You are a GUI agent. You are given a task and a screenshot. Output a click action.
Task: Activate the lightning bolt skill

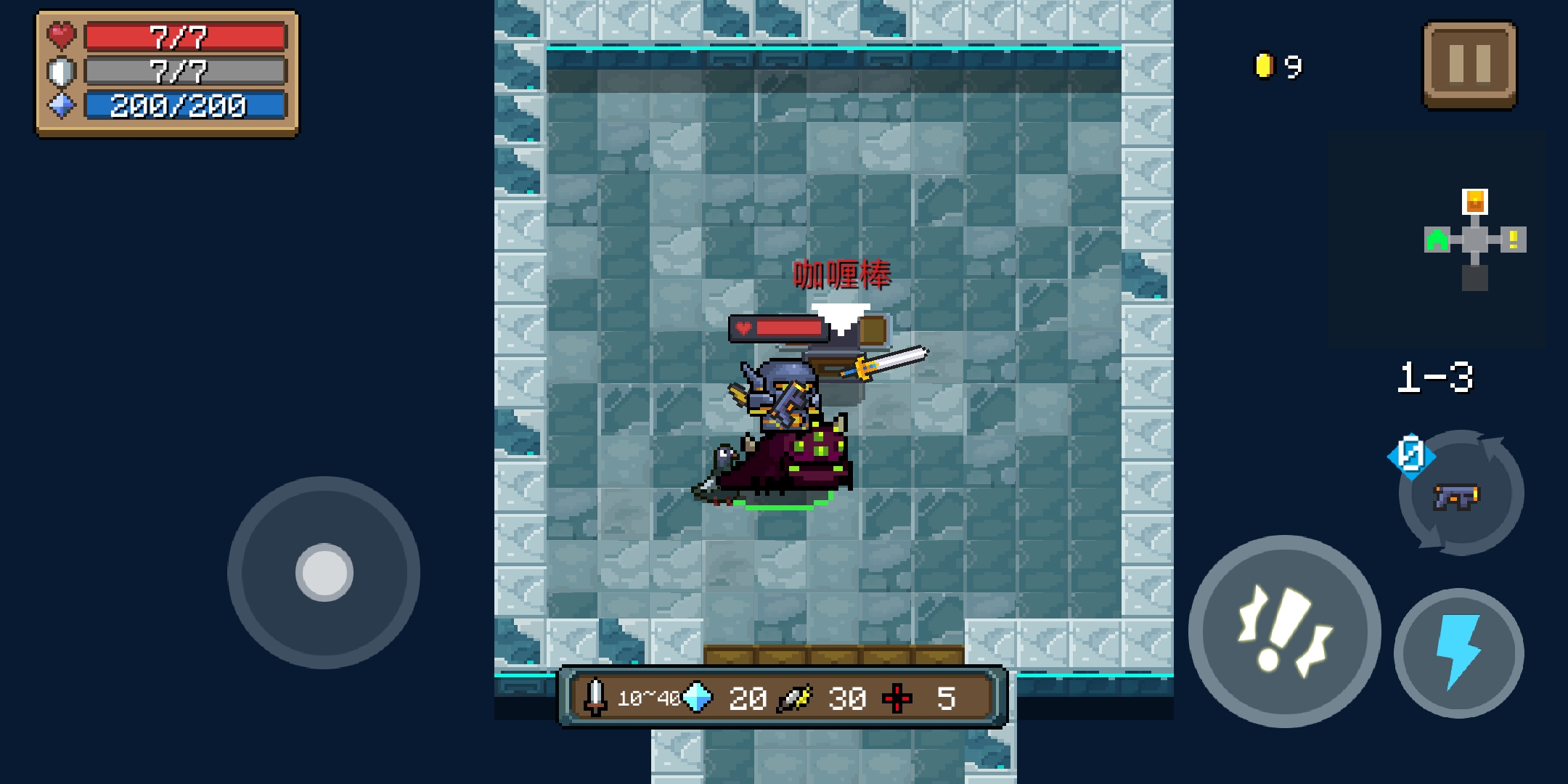[1458, 653]
